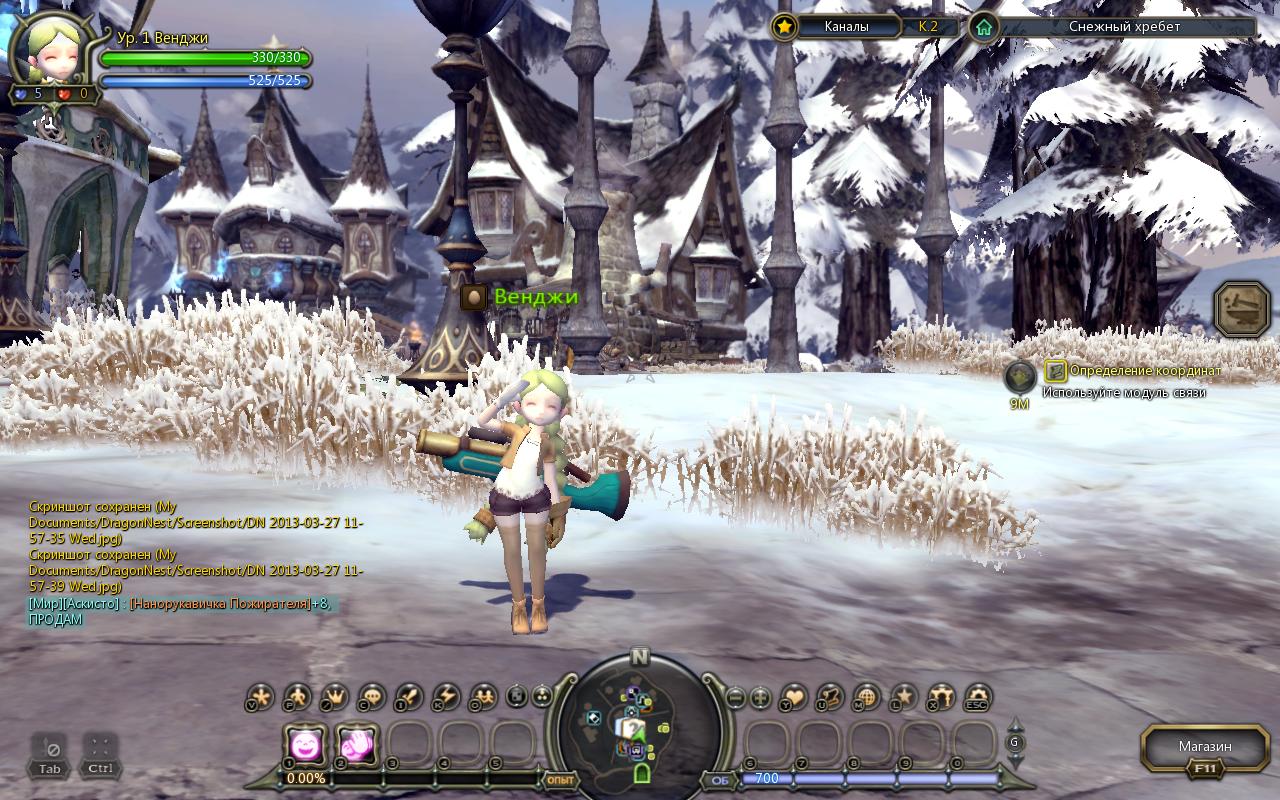The width and height of the screenshot is (1280, 800).
Task: Open the square anvil icon on right edge
Action: [x=1242, y=309]
